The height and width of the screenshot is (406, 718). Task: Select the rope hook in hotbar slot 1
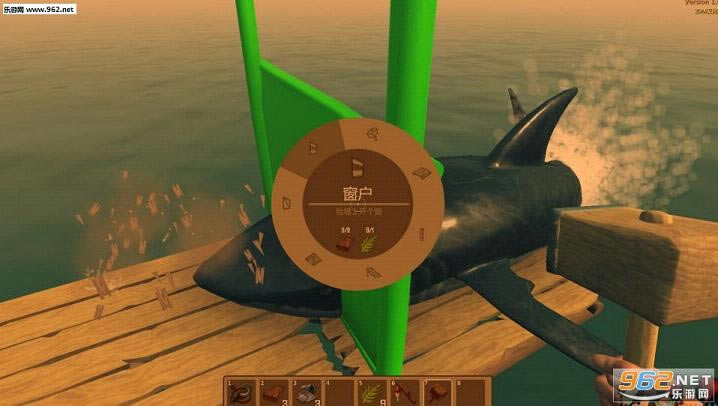[x=241, y=392]
